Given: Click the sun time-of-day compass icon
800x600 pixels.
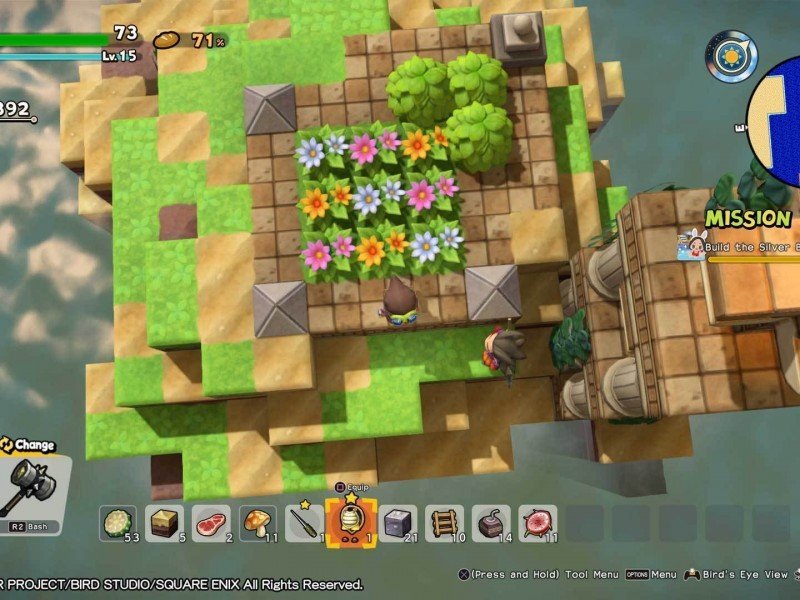Looking at the screenshot, I should click(x=731, y=56).
